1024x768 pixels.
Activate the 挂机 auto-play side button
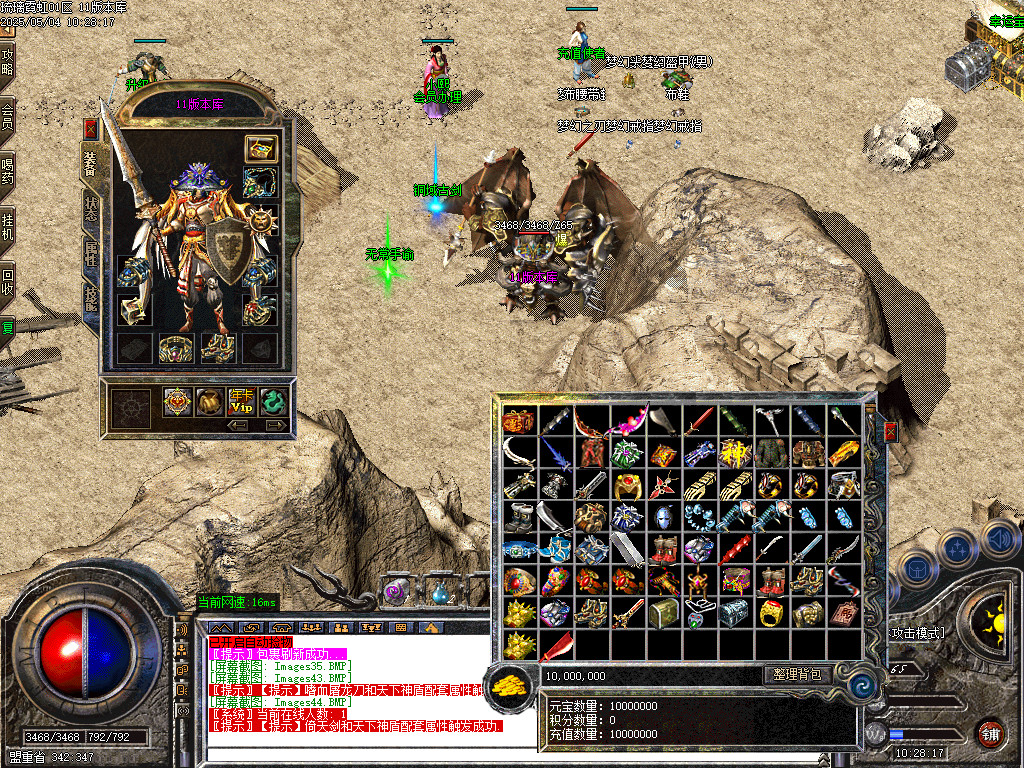(8, 225)
